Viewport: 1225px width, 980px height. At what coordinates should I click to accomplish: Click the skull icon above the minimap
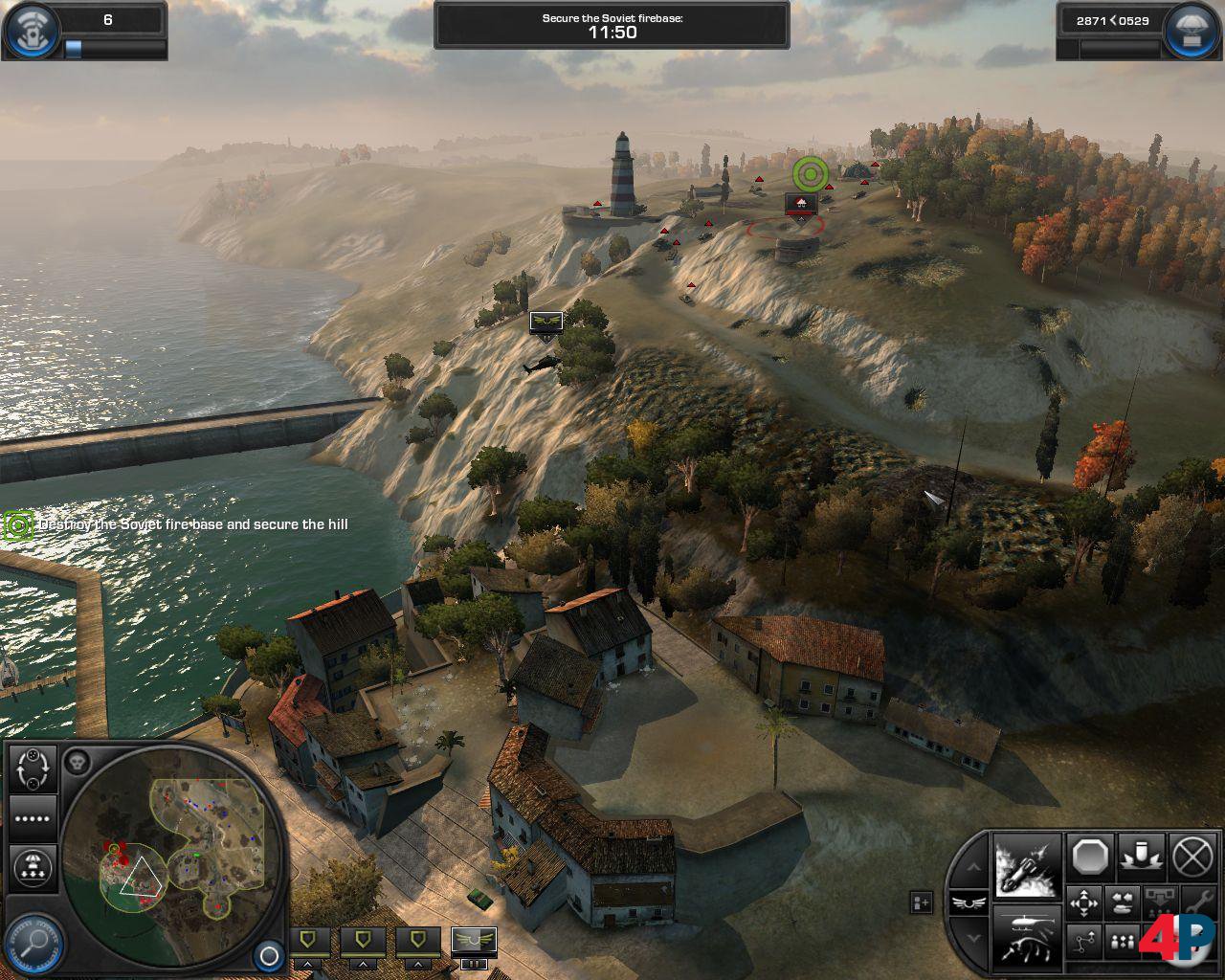78,763
